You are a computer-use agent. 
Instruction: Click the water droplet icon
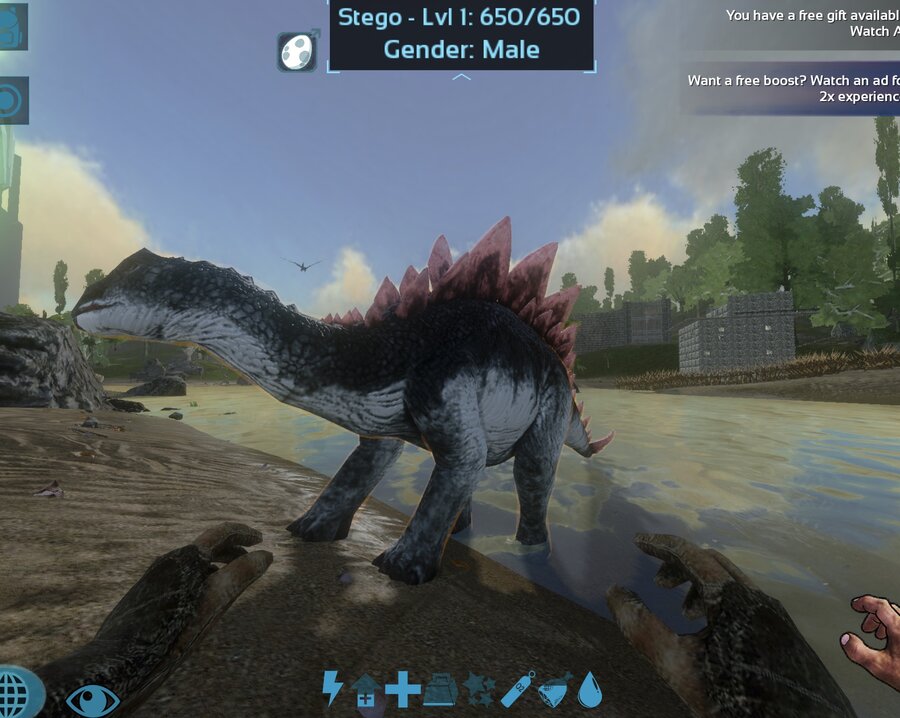point(590,689)
